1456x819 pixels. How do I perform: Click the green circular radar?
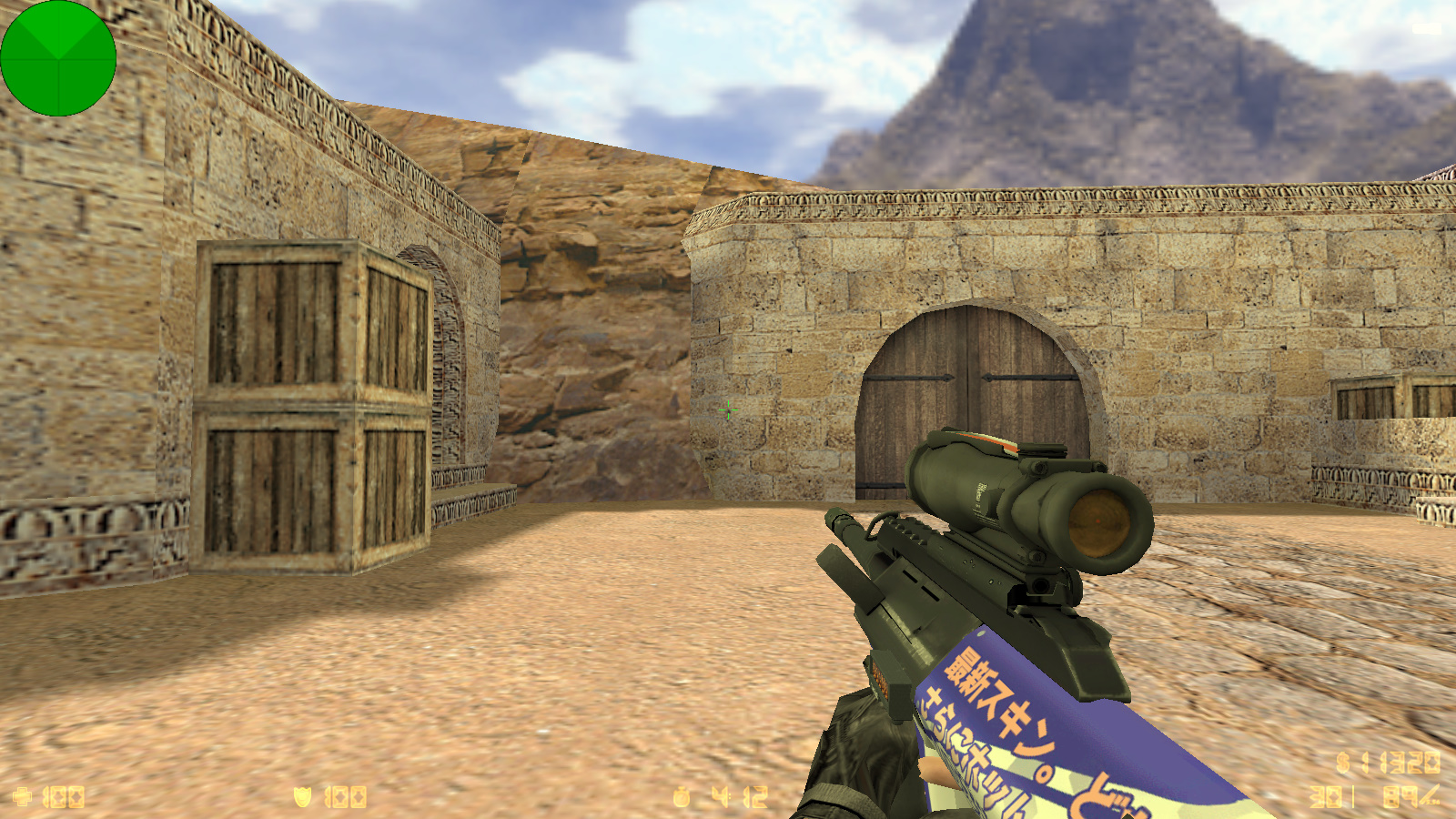[x=58, y=58]
